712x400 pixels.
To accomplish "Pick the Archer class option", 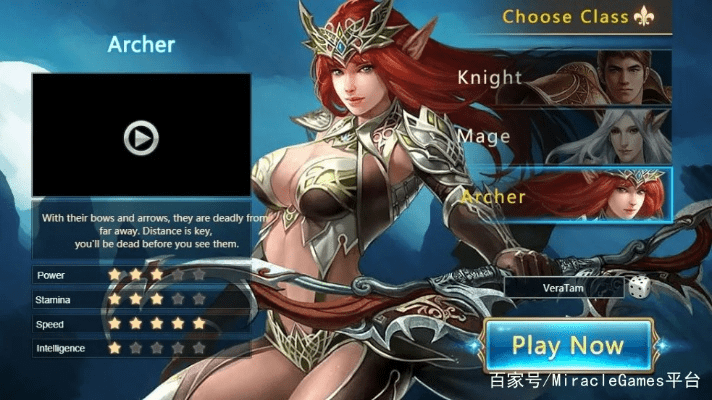I will pos(565,196).
